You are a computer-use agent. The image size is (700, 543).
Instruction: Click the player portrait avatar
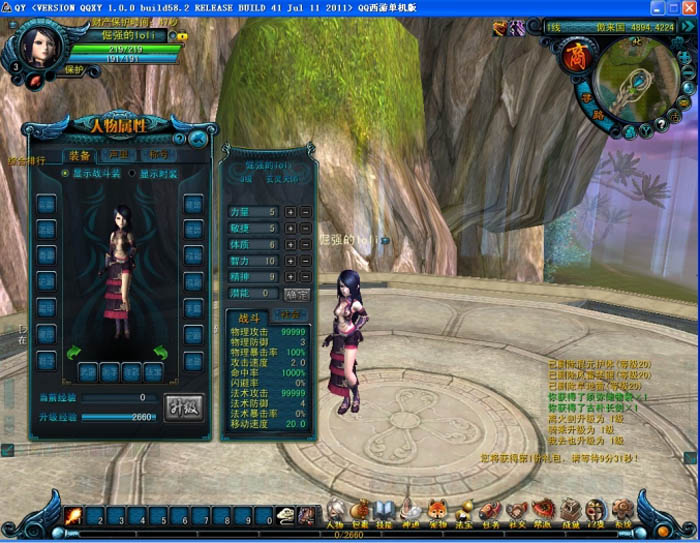point(39,46)
